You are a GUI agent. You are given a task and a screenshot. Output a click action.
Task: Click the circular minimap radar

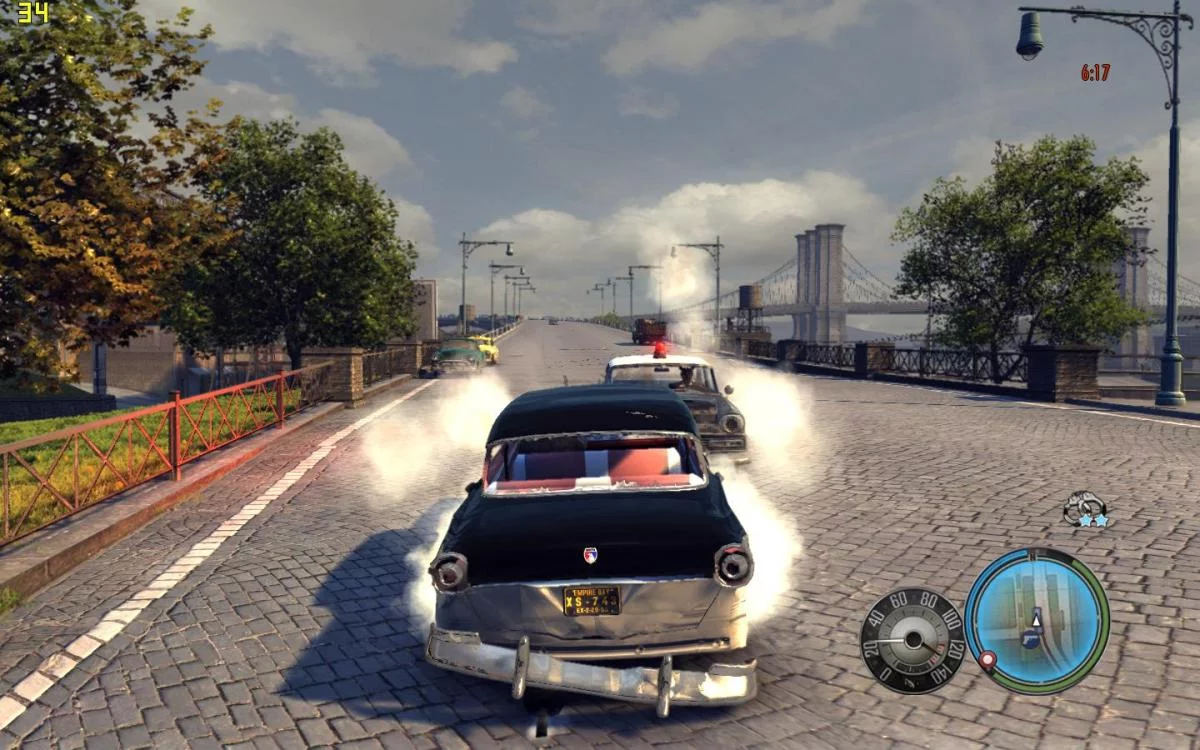[x=1036, y=620]
